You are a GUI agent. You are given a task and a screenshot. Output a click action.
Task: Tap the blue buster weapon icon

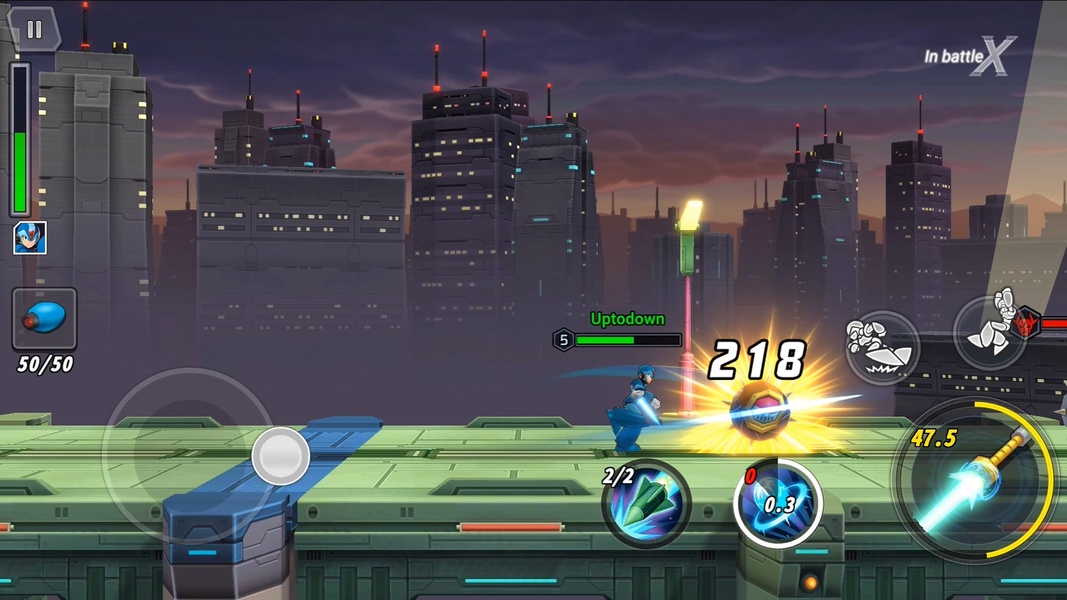44,319
